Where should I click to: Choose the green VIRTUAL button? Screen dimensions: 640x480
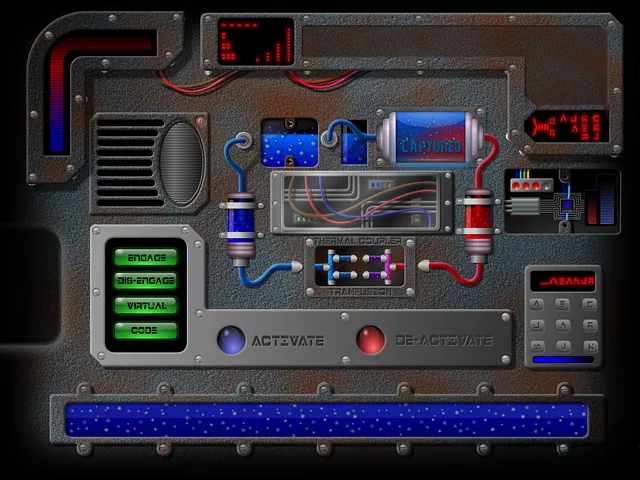click(147, 306)
